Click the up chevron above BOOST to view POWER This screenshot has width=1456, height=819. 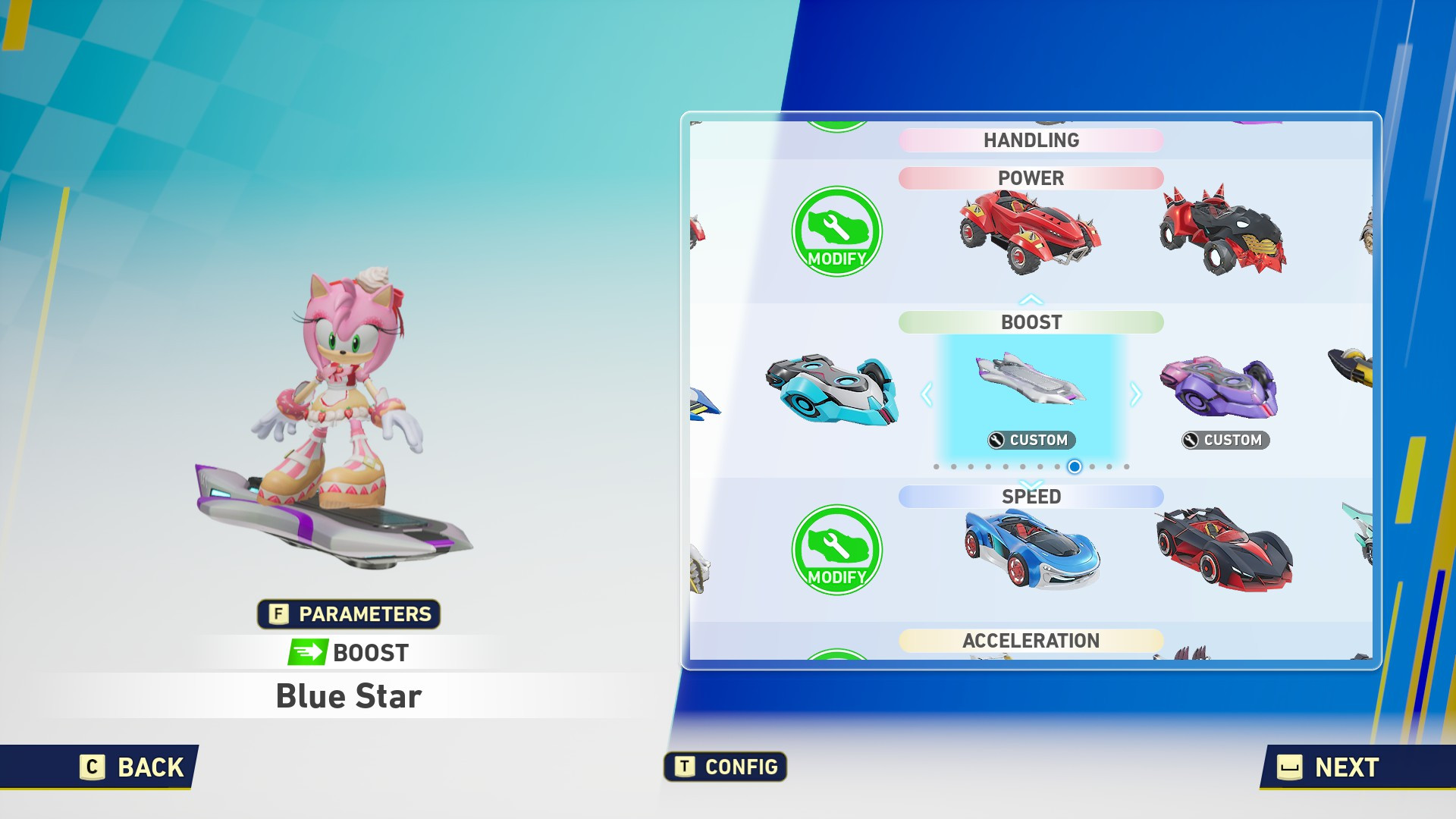pos(1030,298)
